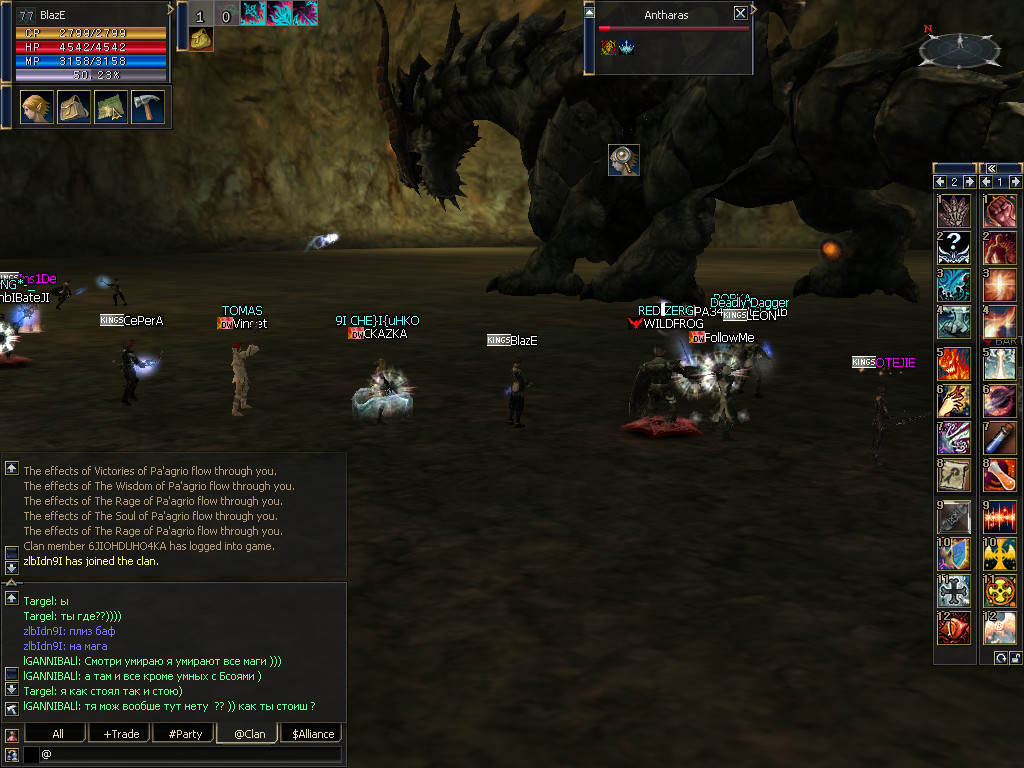1024x768 pixels.
Task: Open the character status menu icon
Action: pos(37,106)
